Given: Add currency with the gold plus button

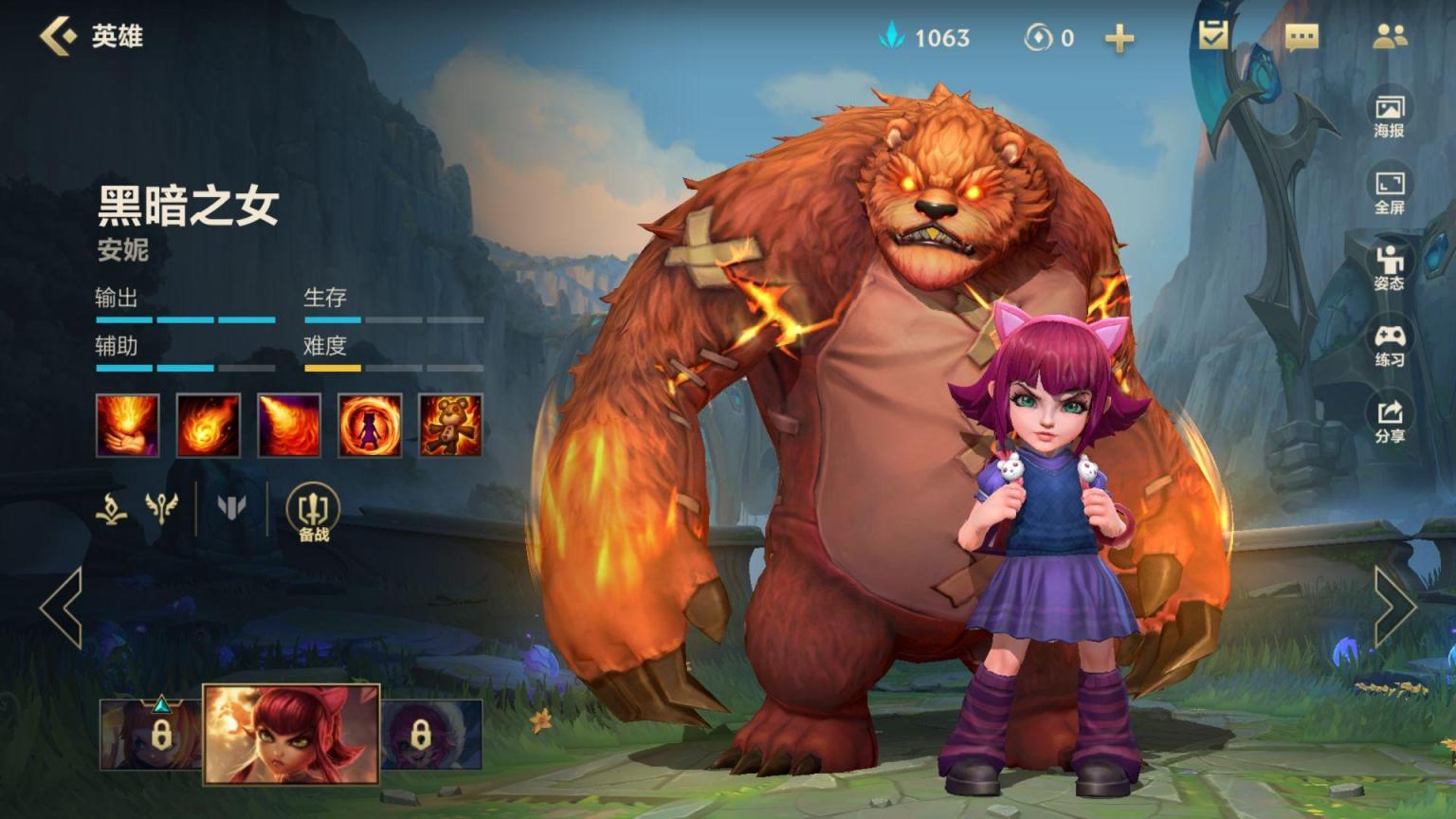Looking at the screenshot, I should tap(1119, 38).
